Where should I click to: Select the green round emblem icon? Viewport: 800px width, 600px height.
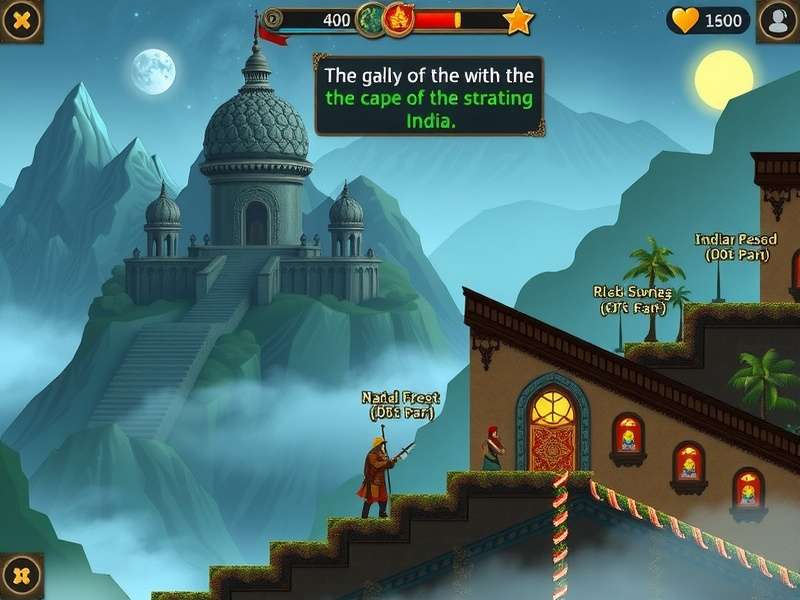click(368, 19)
